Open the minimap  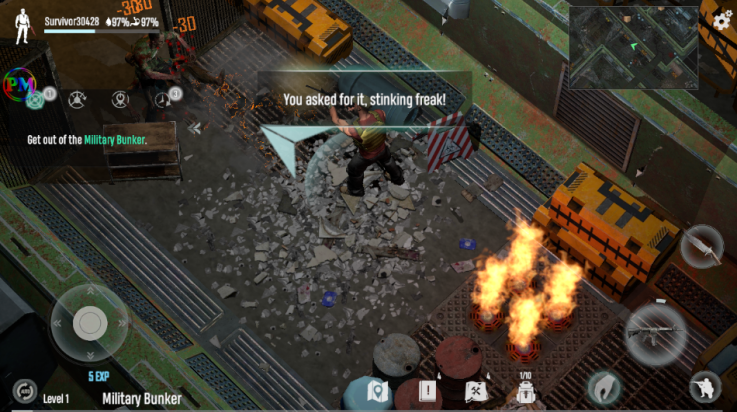[633, 47]
